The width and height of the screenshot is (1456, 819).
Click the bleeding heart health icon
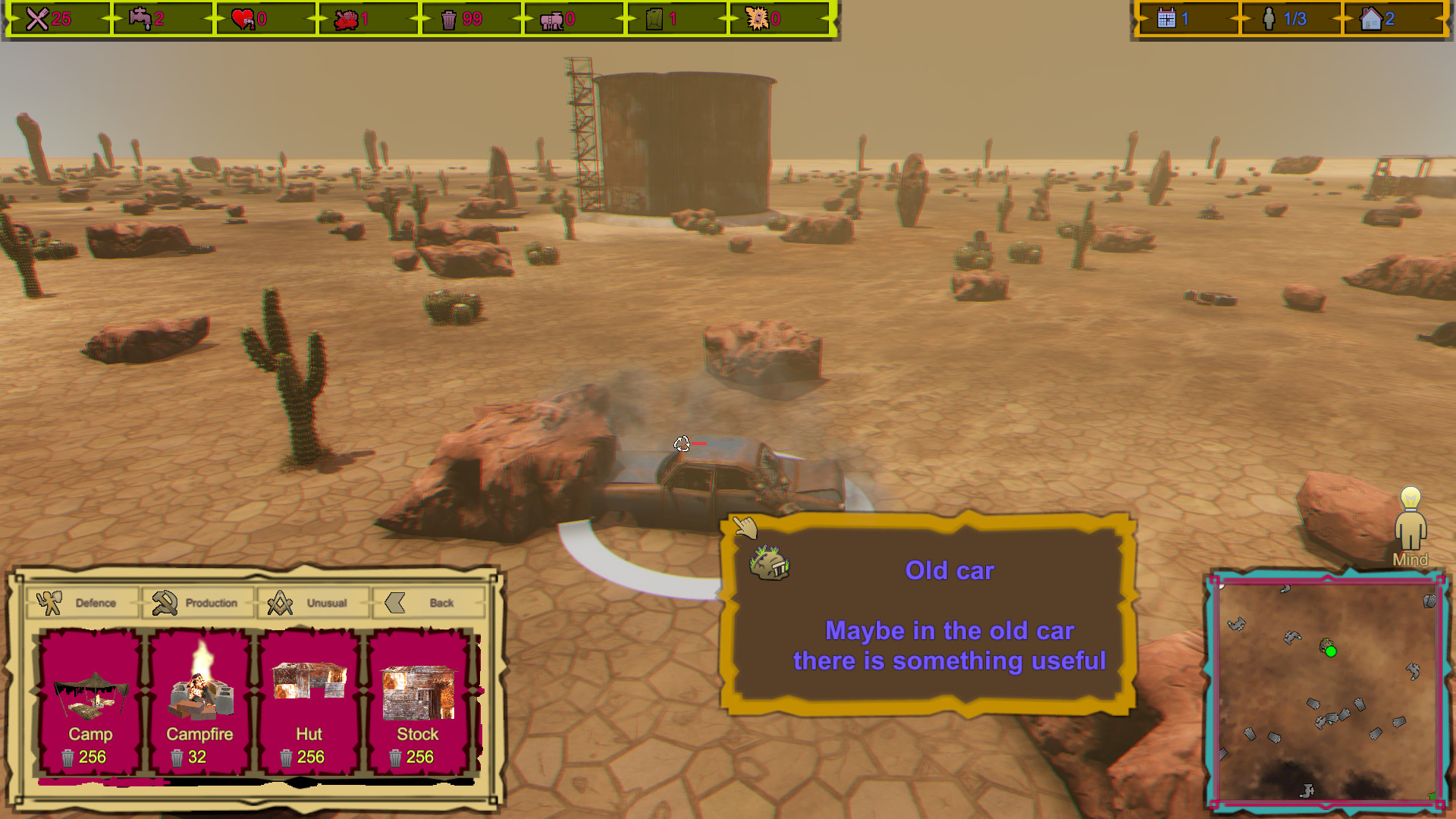click(241, 17)
